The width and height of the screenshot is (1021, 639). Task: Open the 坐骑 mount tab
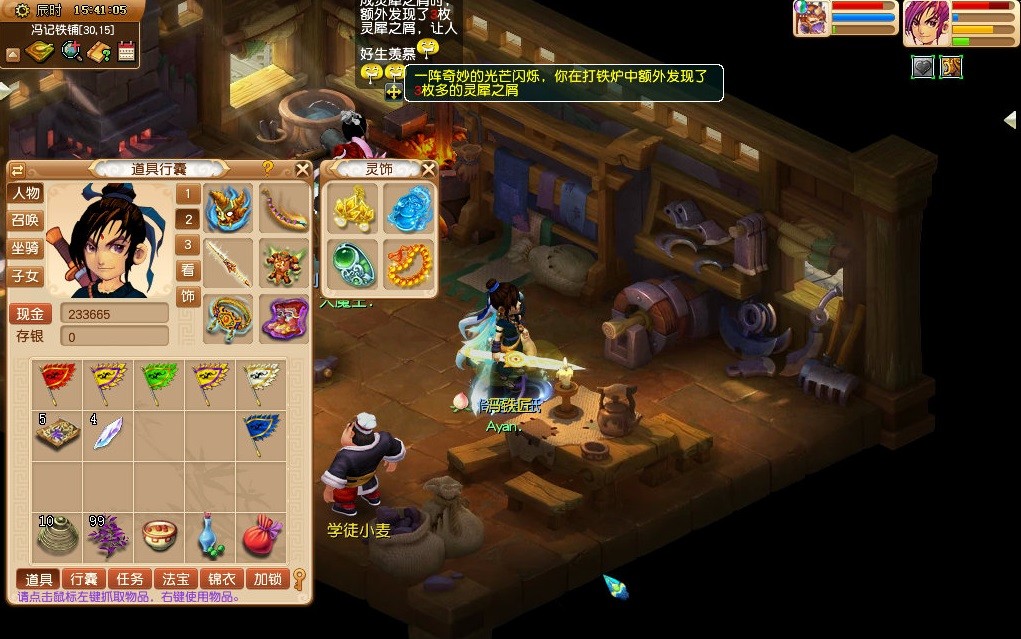[x=26, y=248]
